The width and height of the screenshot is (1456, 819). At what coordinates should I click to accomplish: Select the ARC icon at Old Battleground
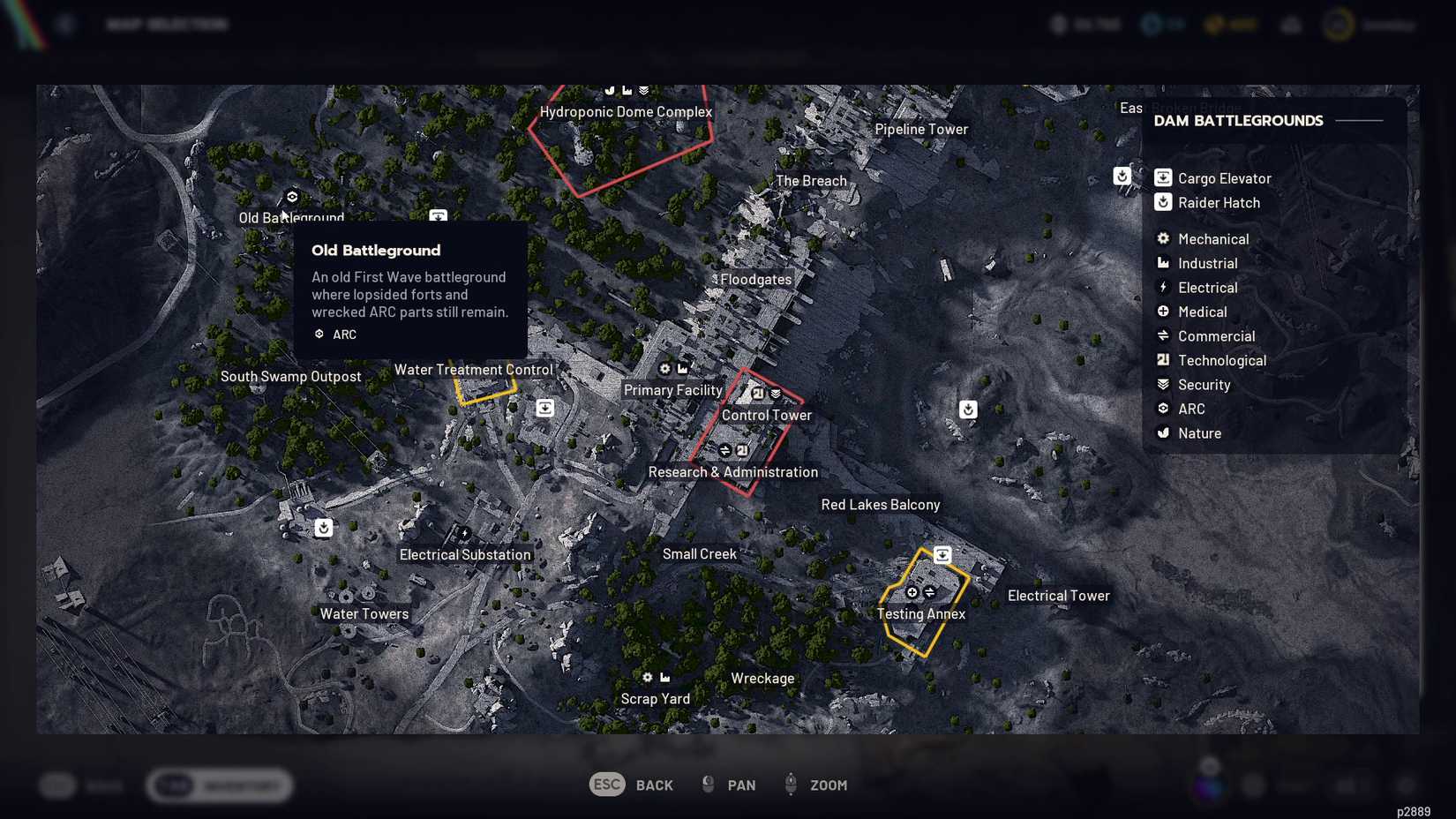[291, 197]
